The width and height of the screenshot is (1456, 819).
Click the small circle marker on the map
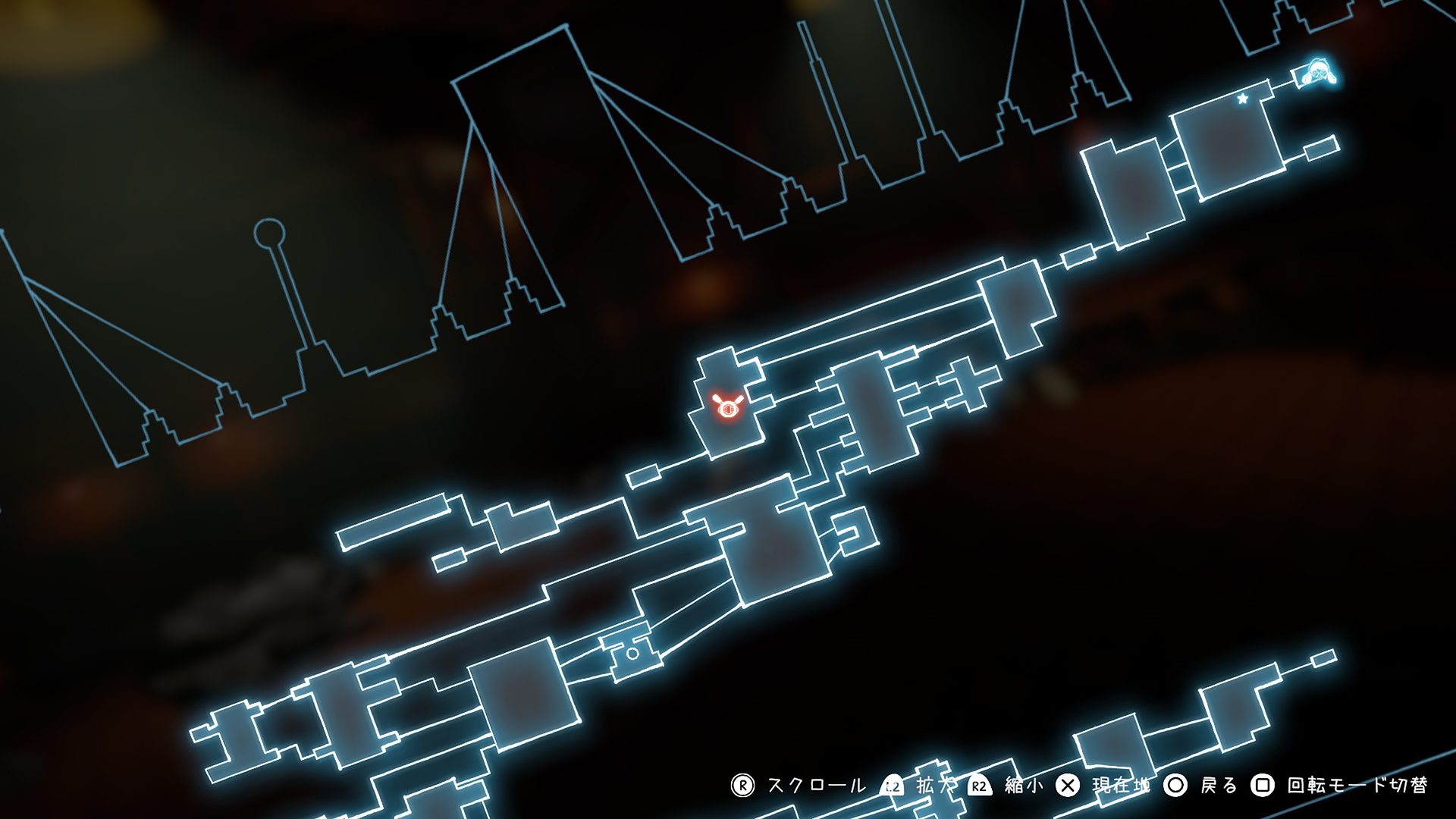632,653
